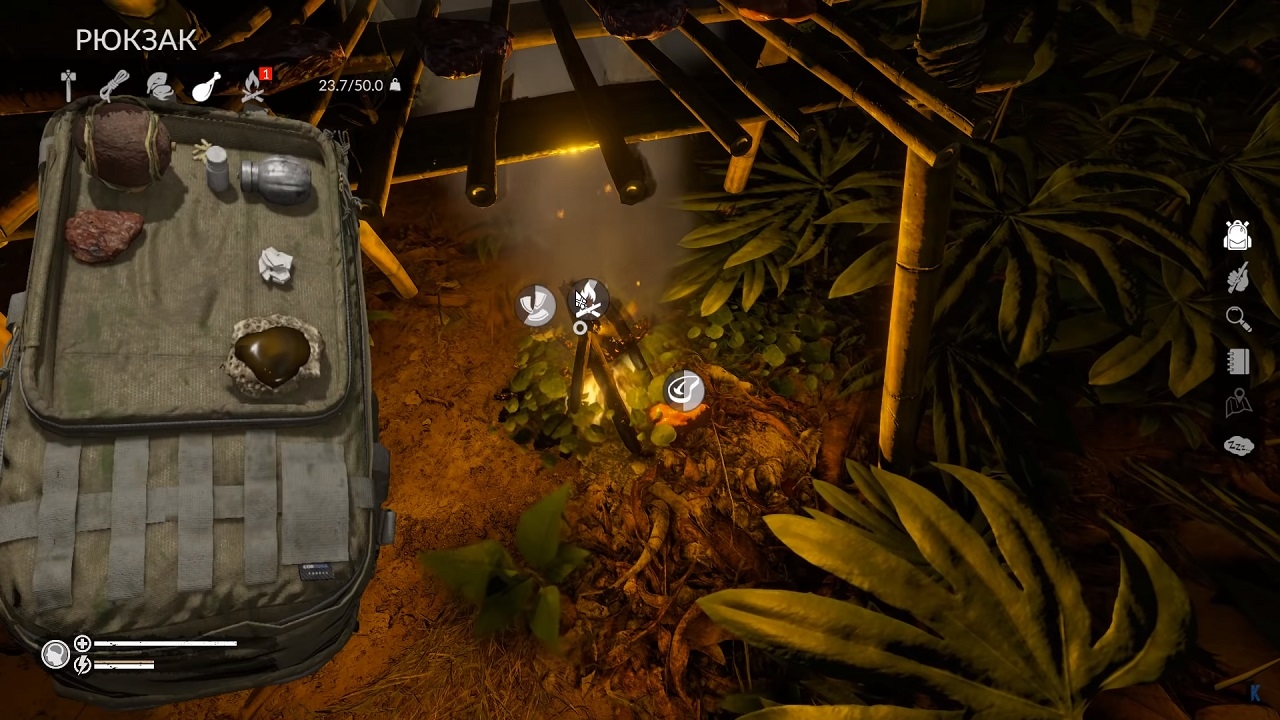Screen dimensions: 1280x720
Task: Switch to the hammer tools tab
Action: [68, 86]
